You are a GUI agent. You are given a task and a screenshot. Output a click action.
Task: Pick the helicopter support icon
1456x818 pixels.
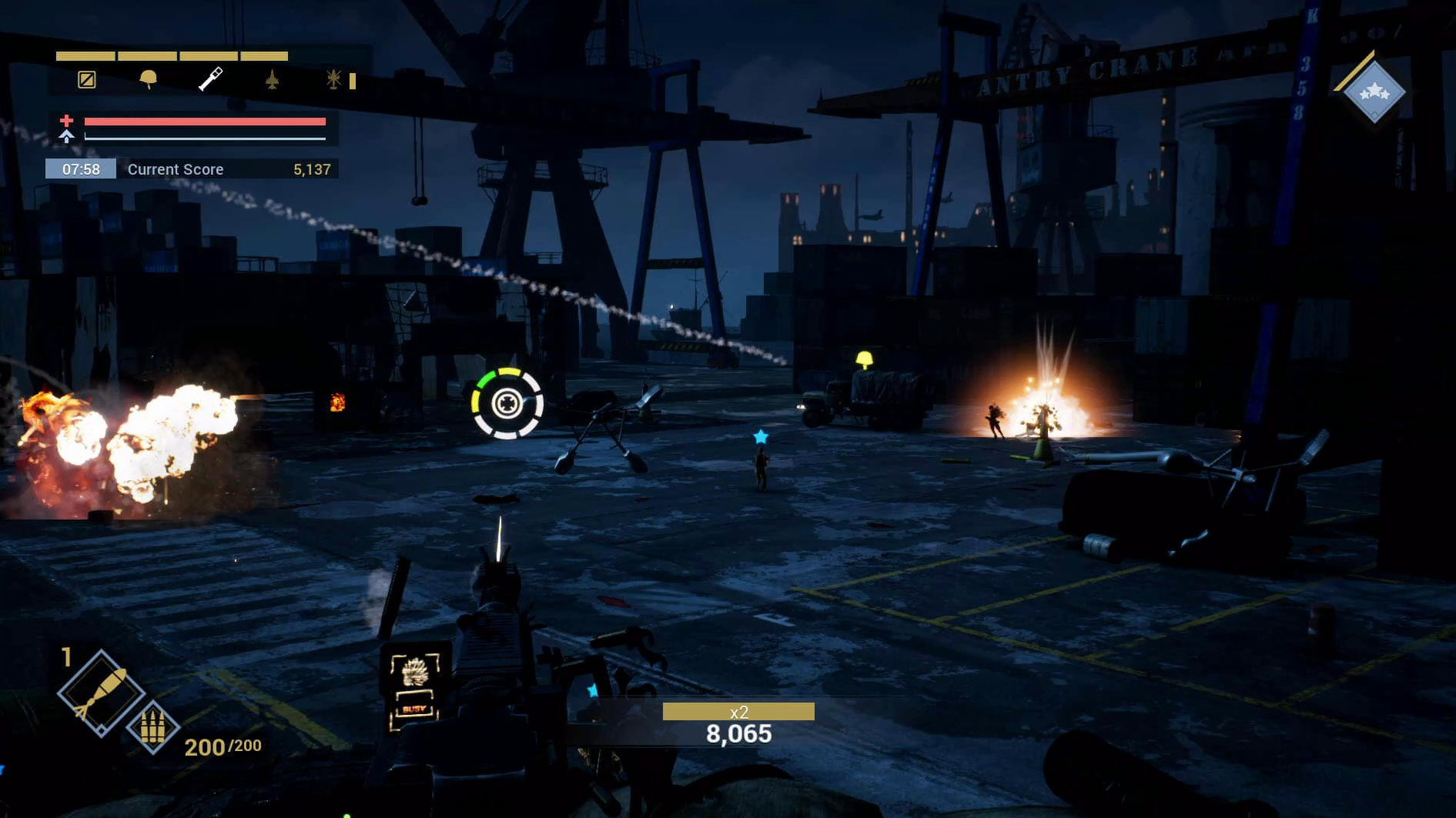coord(333,79)
